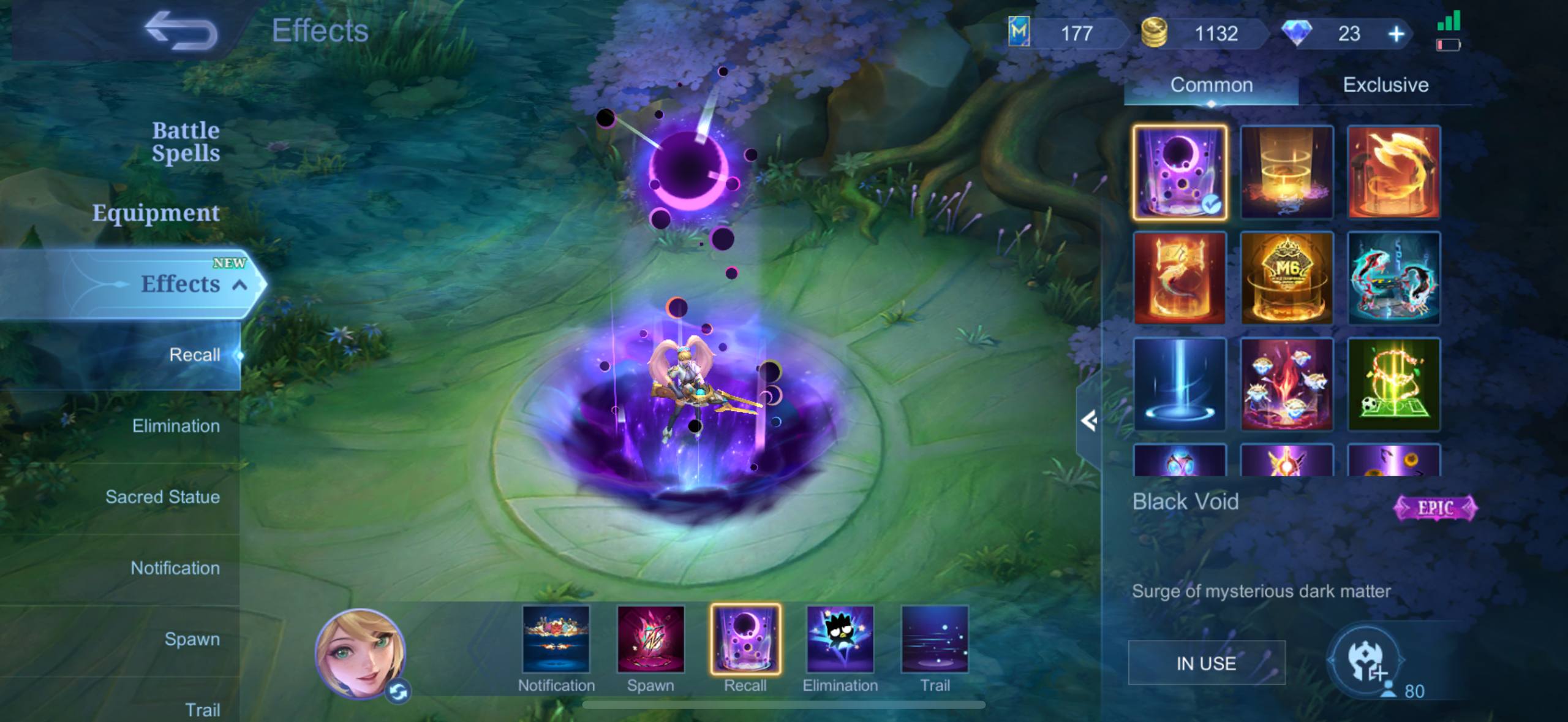Switch to the Exclusive tab
Viewport: 1568px width, 722px height.
(x=1385, y=85)
